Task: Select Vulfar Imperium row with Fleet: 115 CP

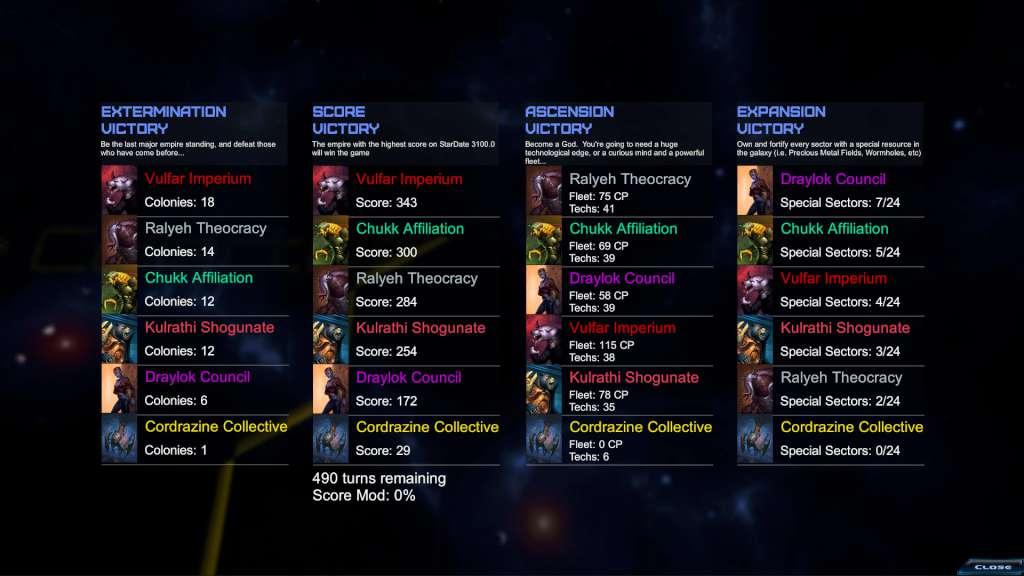Action: [619, 340]
